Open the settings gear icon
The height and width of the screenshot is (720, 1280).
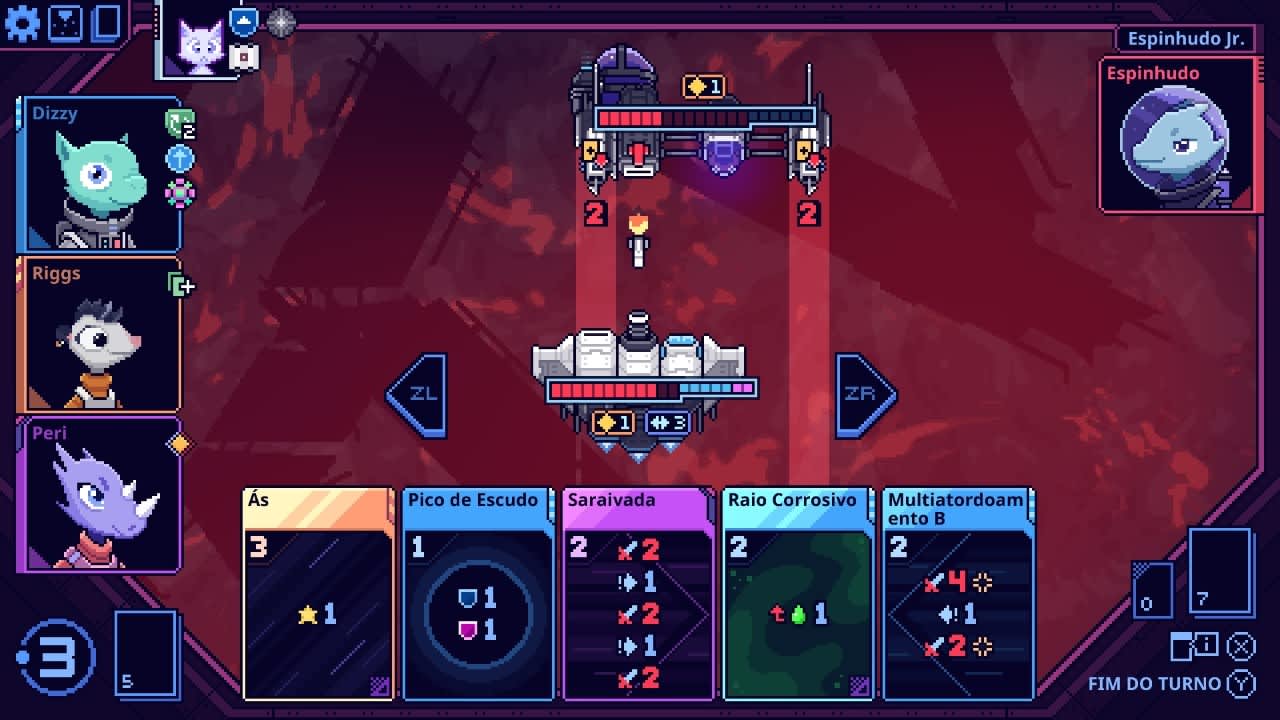point(21,22)
